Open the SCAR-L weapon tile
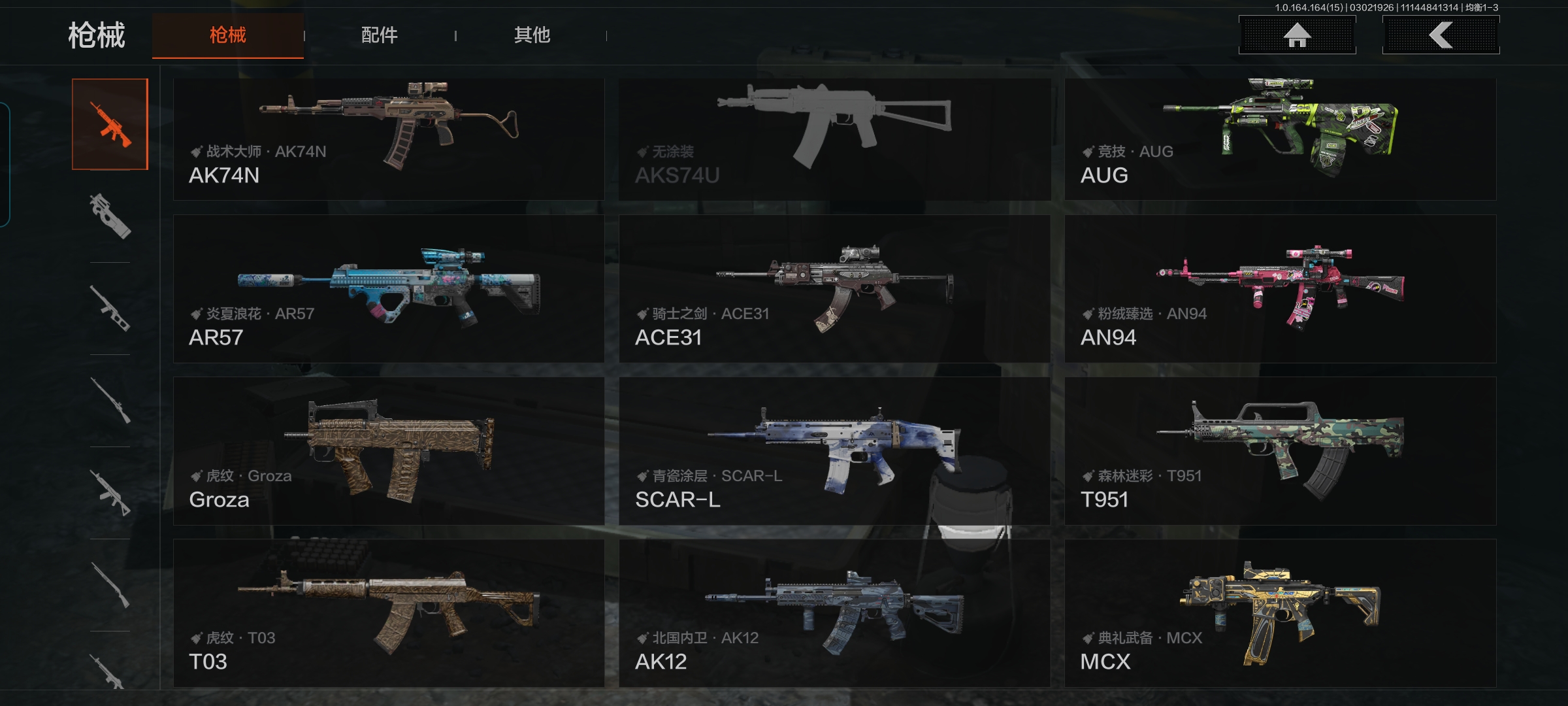Image resolution: width=1568 pixels, height=706 pixels. tap(834, 450)
